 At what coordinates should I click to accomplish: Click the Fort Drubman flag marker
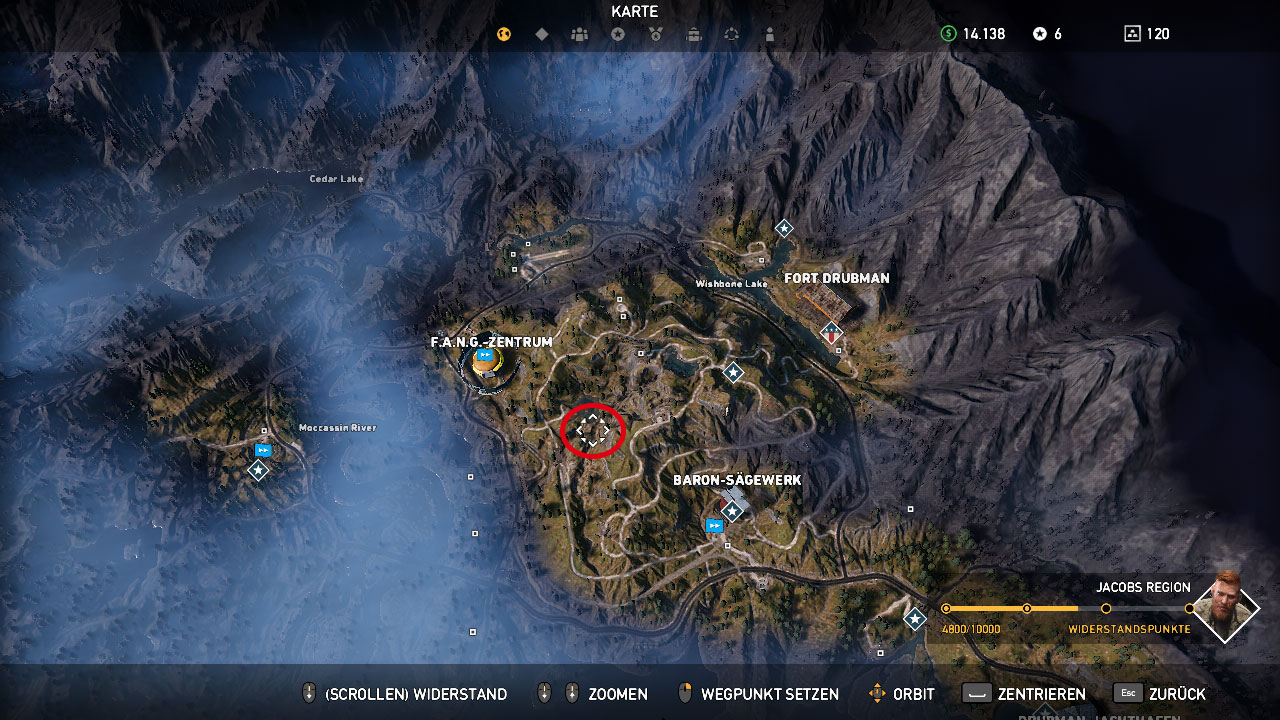pyautogui.click(x=830, y=332)
